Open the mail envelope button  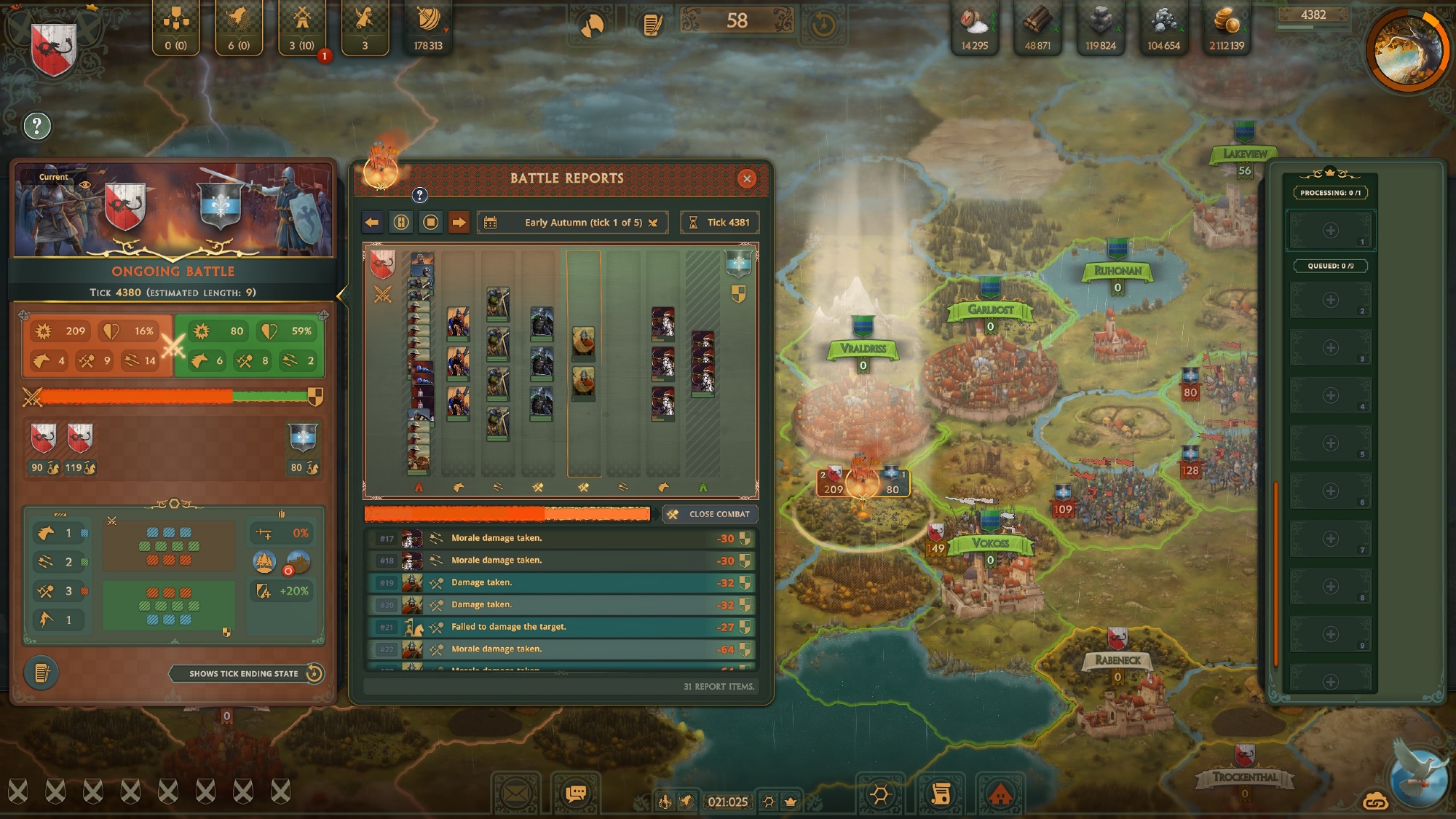[x=518, y=794]
